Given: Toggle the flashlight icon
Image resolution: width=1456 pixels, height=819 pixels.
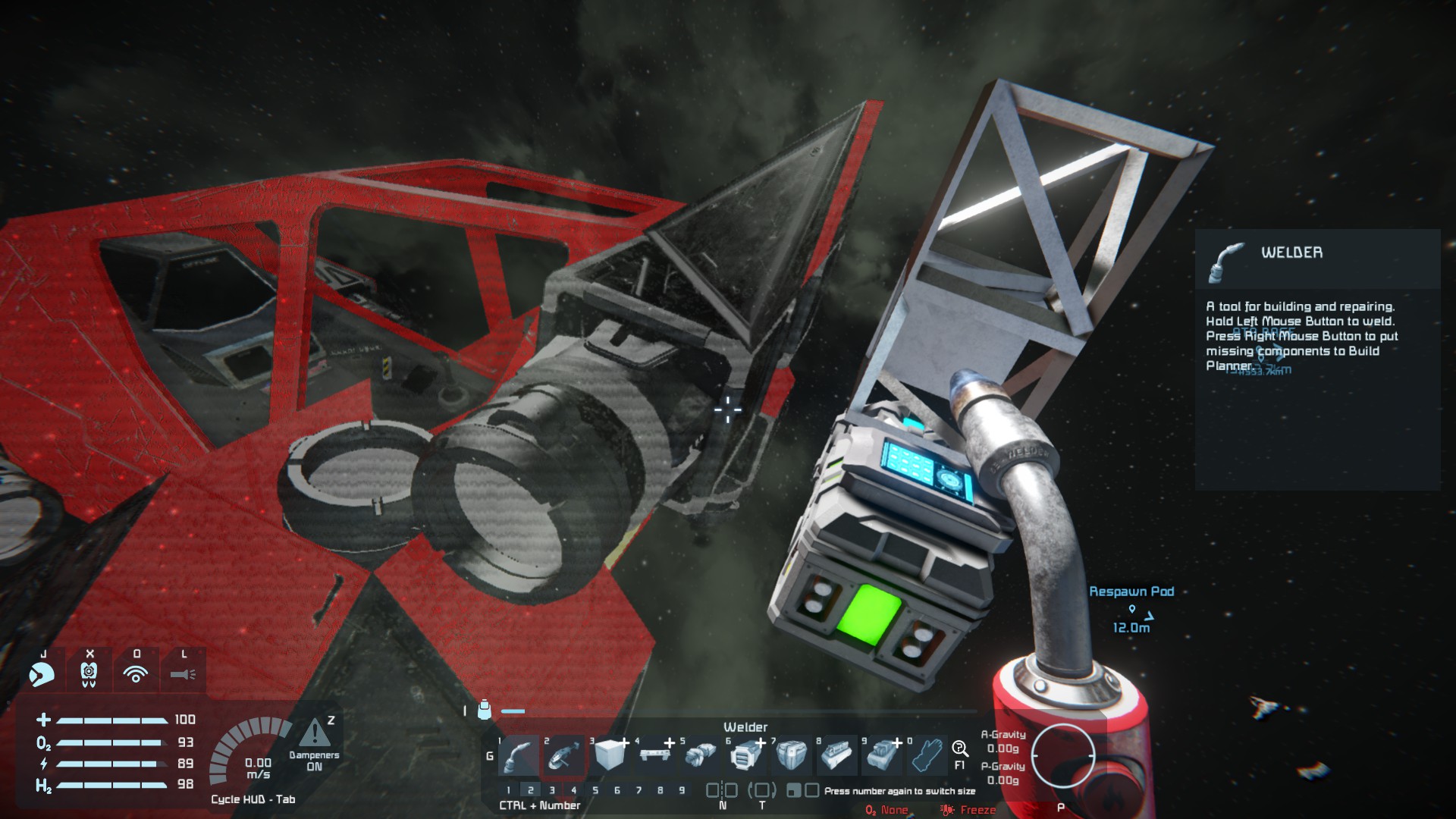Looking at the screenshot, I should (x=183, y=673).
